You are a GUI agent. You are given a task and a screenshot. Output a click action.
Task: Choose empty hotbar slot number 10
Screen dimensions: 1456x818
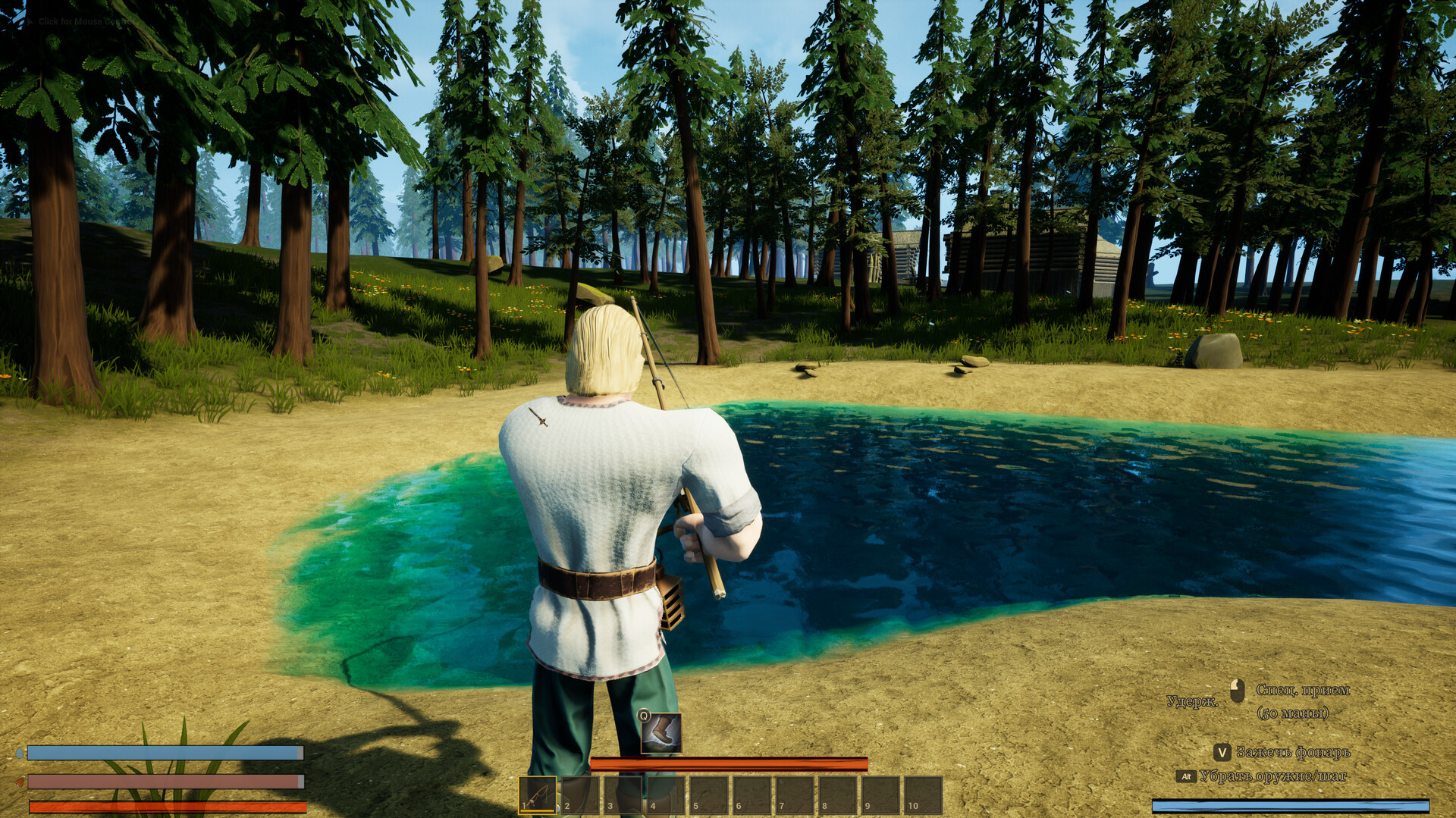[923, 795]
